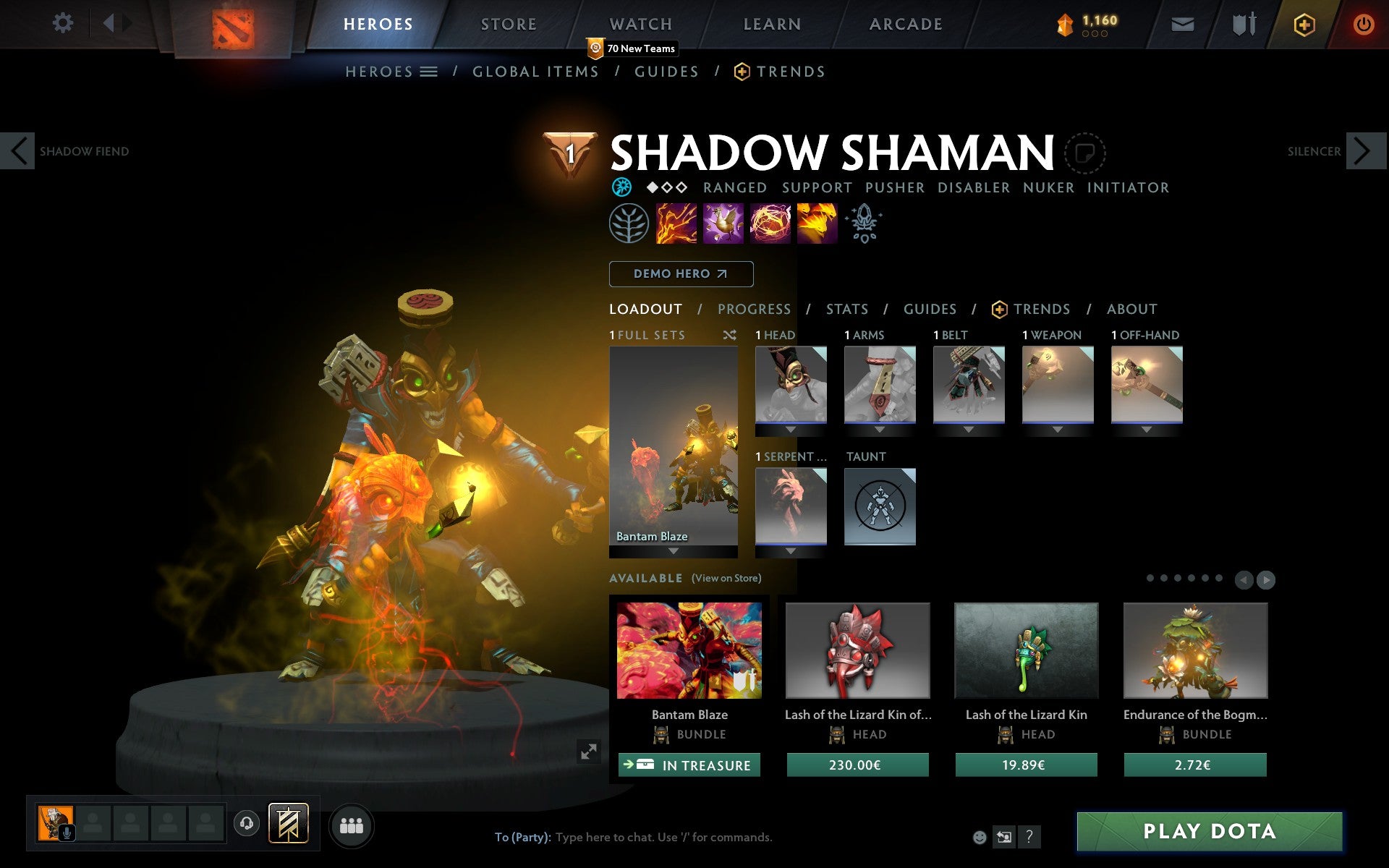Click the View on Store link
This screenshot has height=868, width=1389.
pyautogui.click(x=726, y=579)
